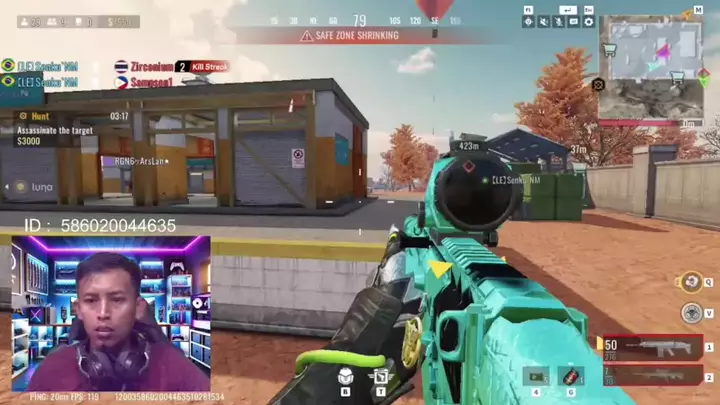Activate the gas mask icon
720x405 pixels.
[x=690, y=313]
